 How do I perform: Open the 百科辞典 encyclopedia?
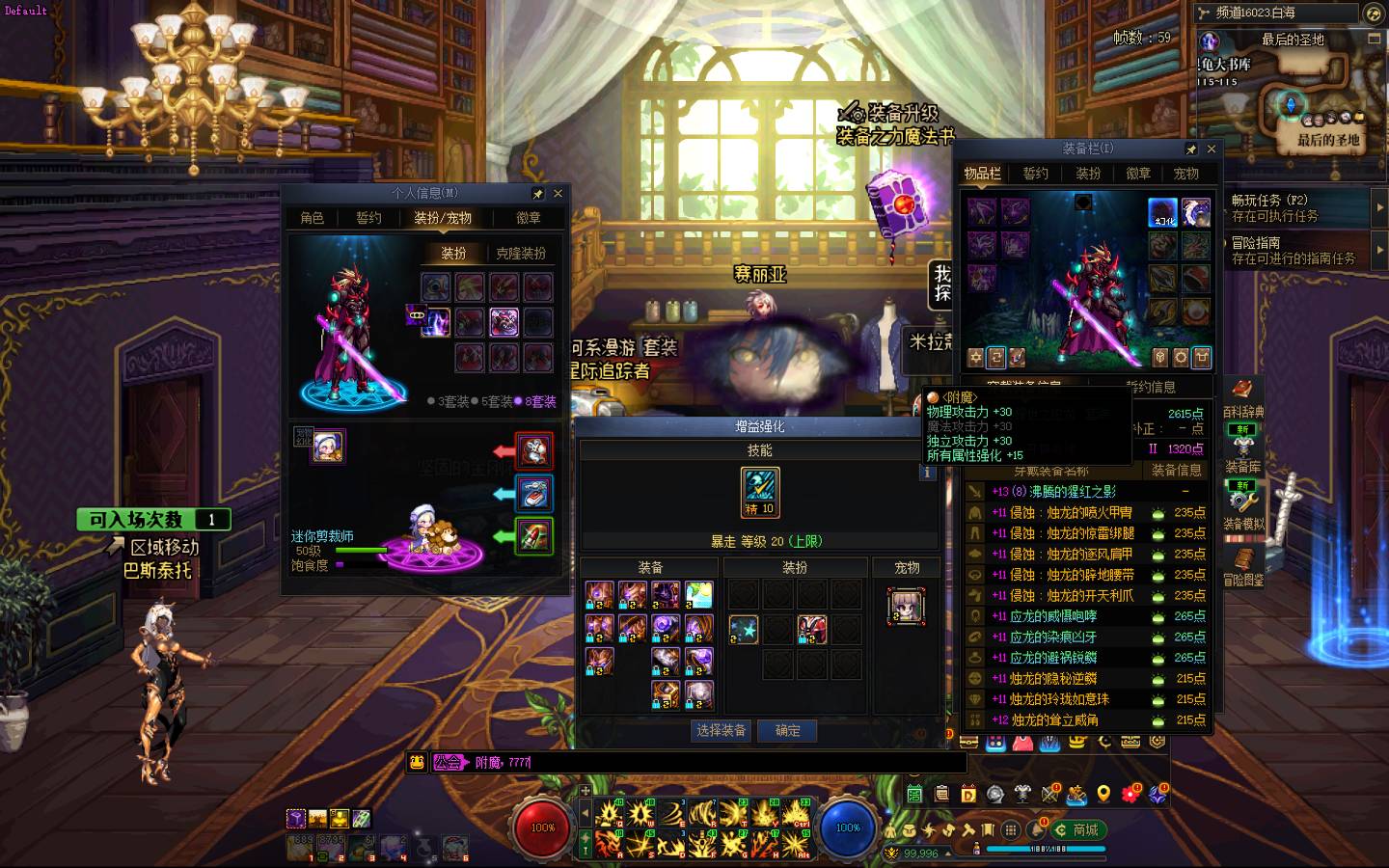[1243, 397]
